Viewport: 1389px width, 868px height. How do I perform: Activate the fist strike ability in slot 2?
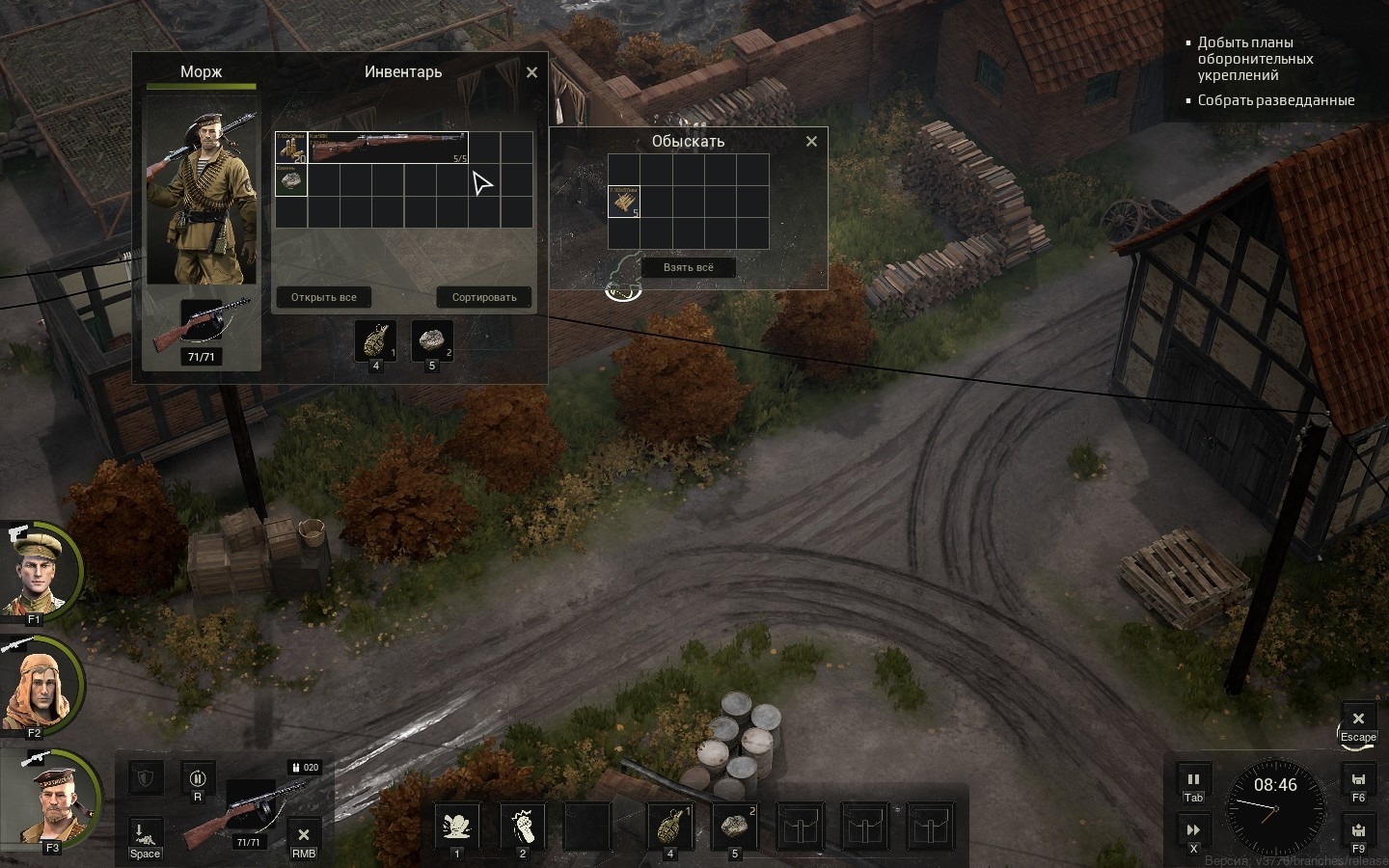pyautogui.click(x=523, y=827)
